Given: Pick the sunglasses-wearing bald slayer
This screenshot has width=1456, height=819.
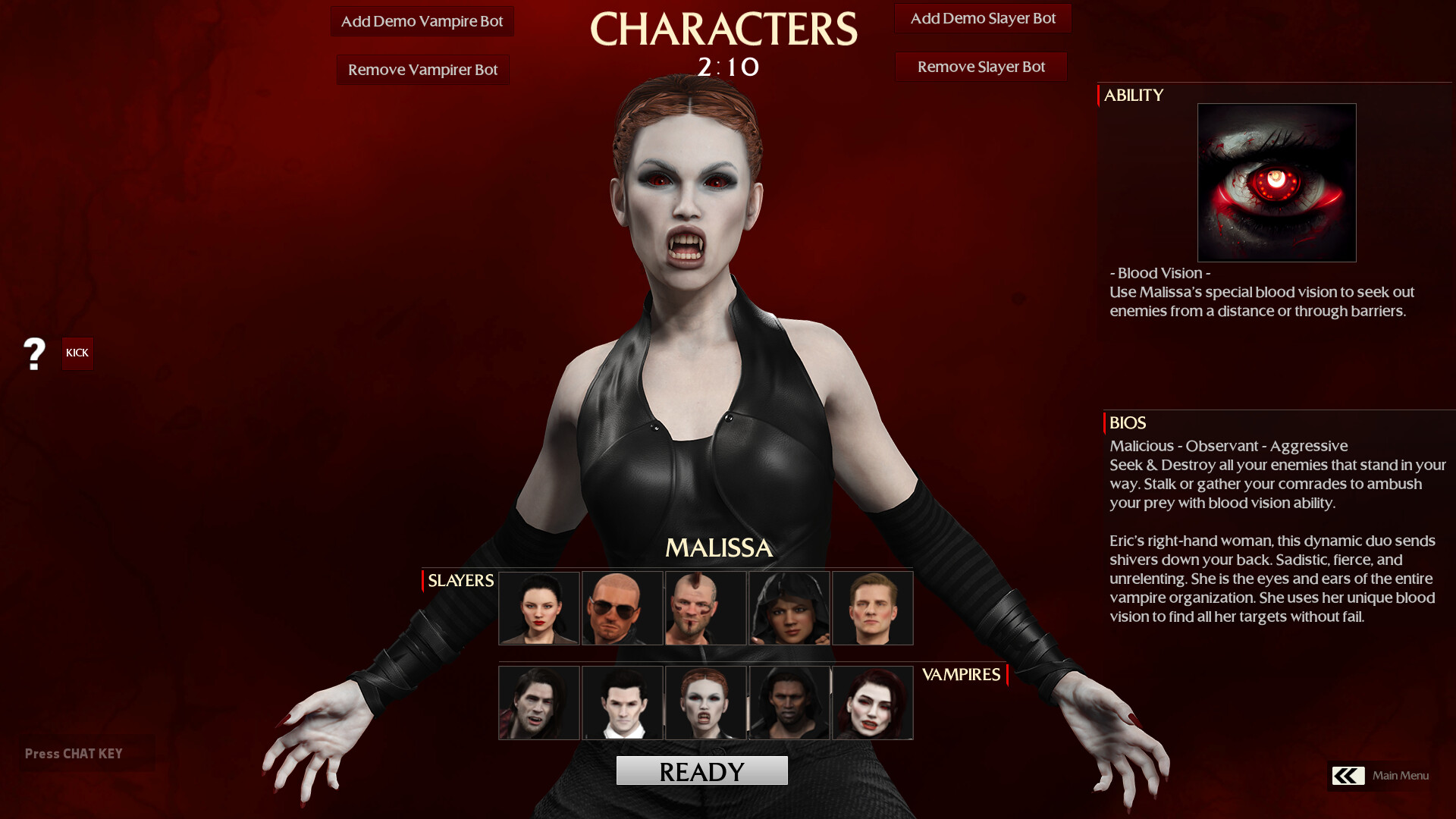Looking at the screenshot, I should tap(623, 607).
